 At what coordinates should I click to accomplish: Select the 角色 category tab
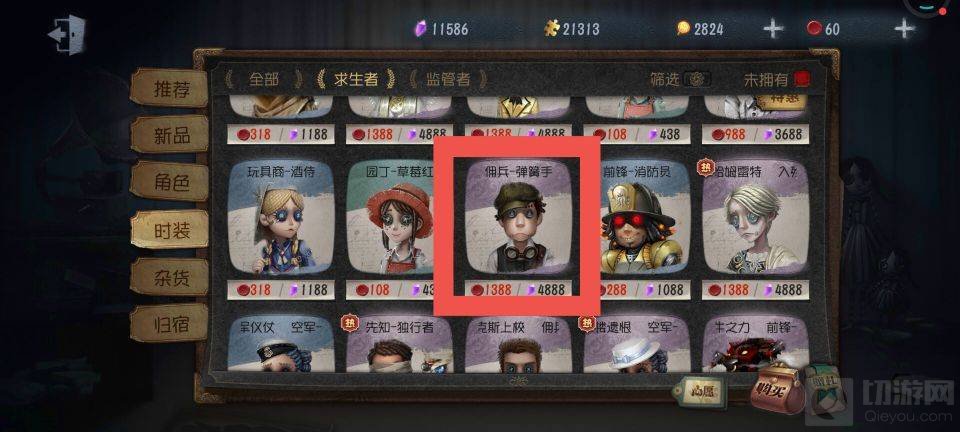(x=168, y=181)
